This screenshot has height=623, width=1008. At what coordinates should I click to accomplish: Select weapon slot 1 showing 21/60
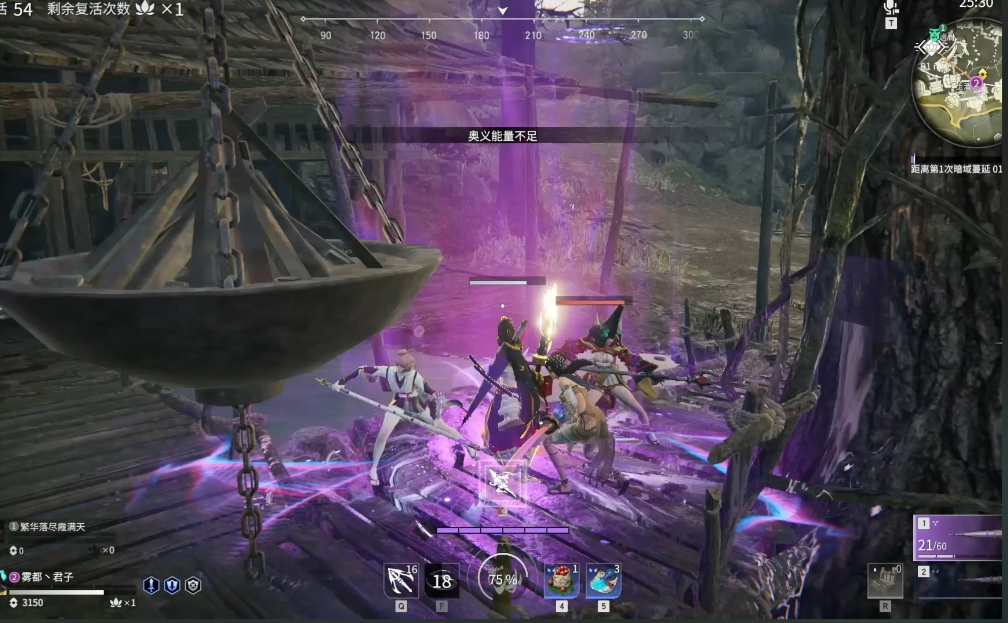[959, 538]
